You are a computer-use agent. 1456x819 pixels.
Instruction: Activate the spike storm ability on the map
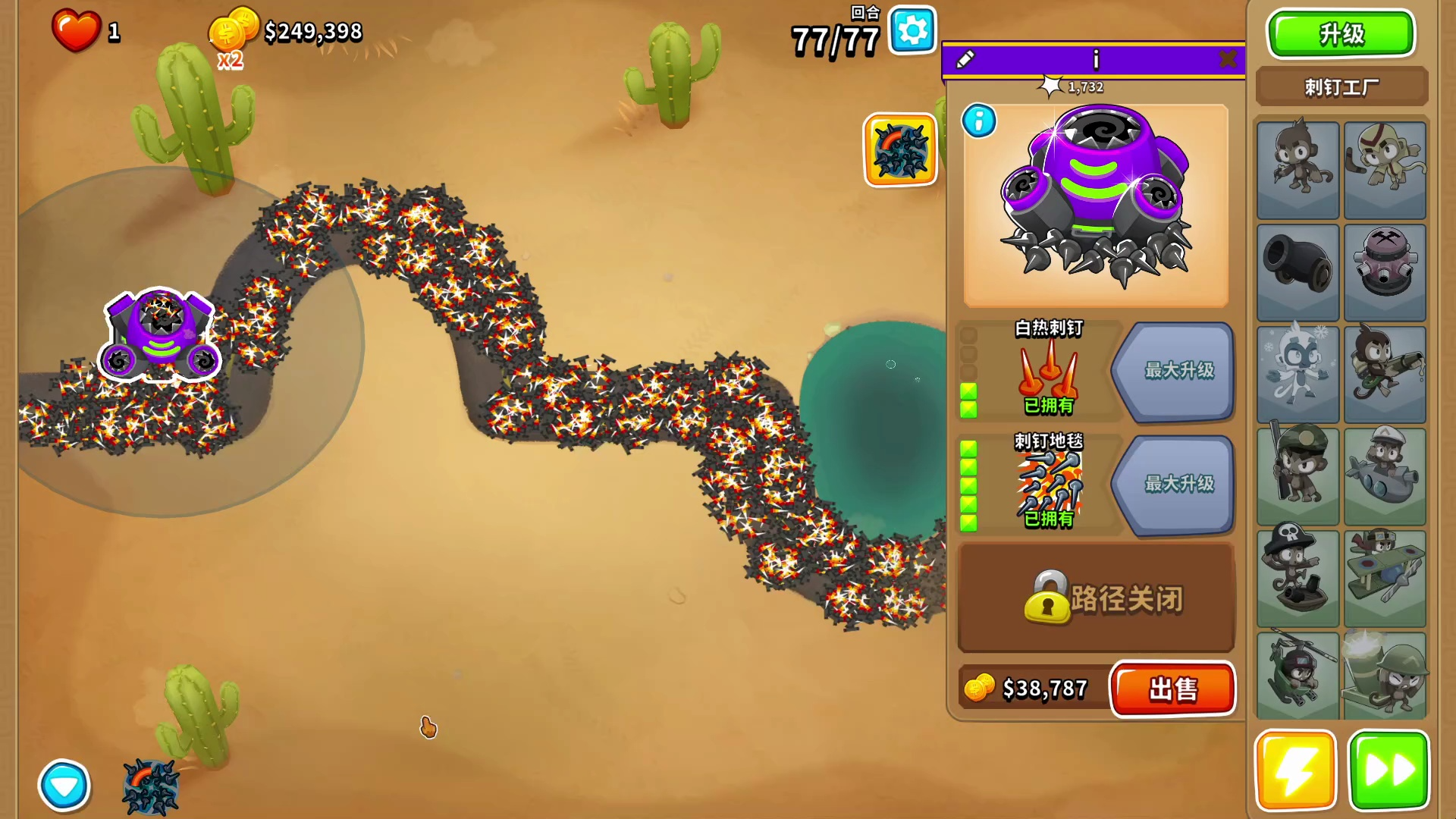[900, 149]
